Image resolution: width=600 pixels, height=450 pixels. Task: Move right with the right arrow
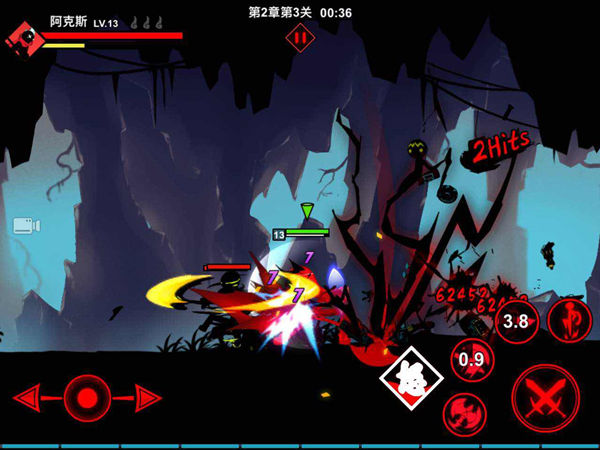tap(146, 399)
